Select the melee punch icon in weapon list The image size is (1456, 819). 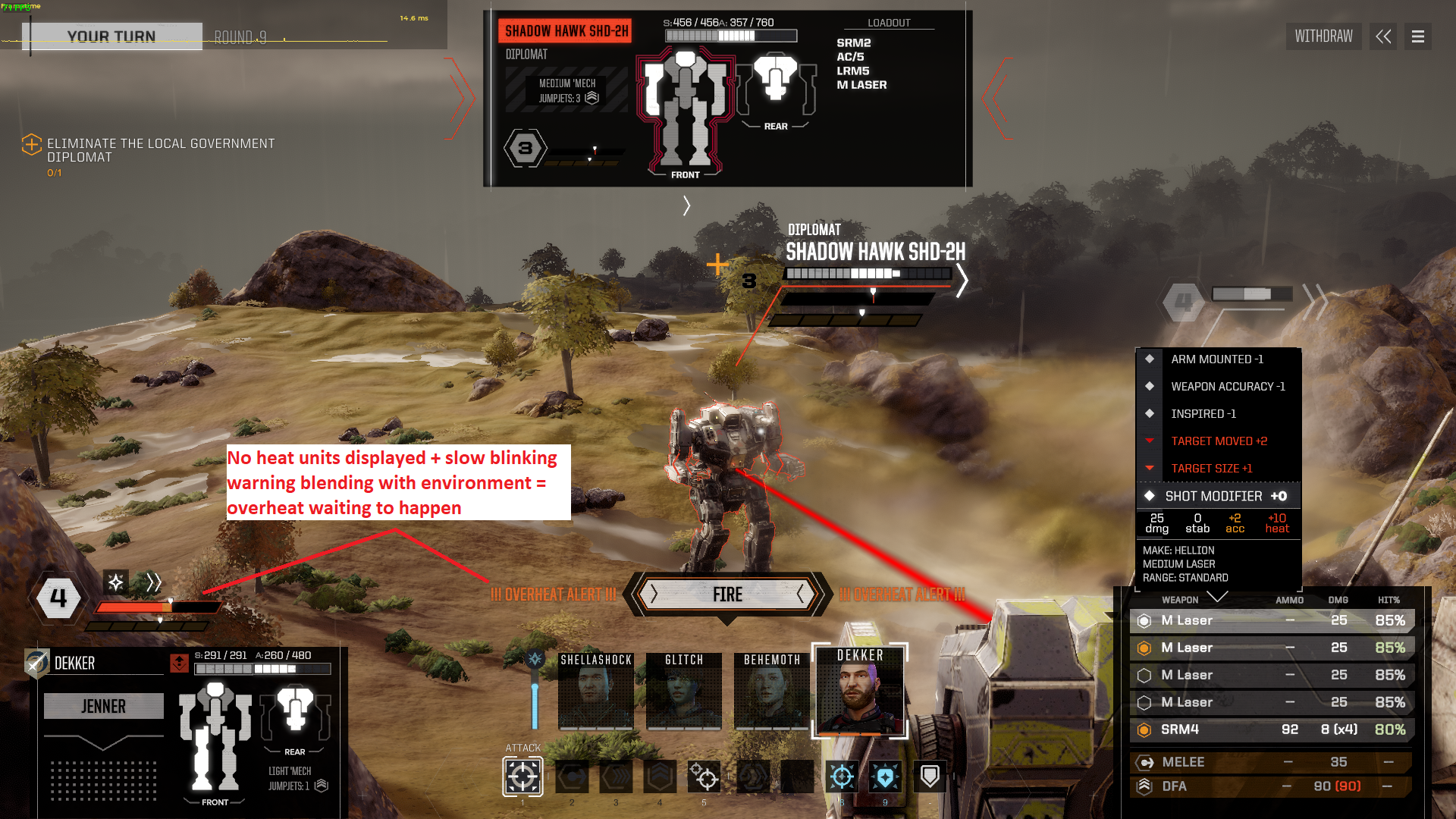[1145, 762]
